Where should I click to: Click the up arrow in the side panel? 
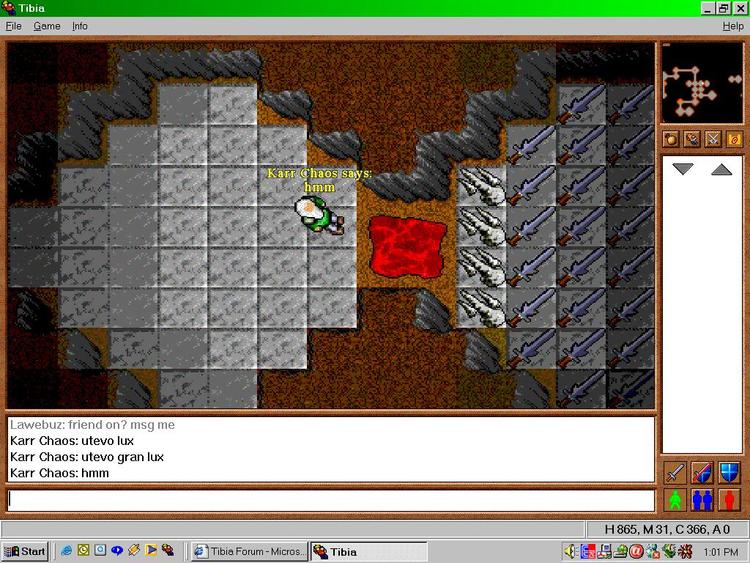[x=722, y=170]
